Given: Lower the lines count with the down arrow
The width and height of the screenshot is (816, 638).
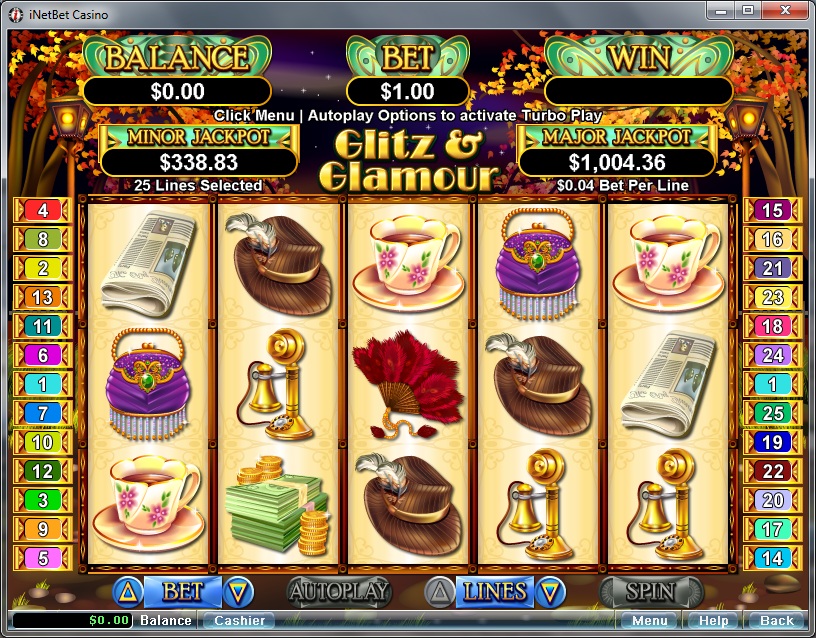Looking at the screenshot, I should click(546, 592).
